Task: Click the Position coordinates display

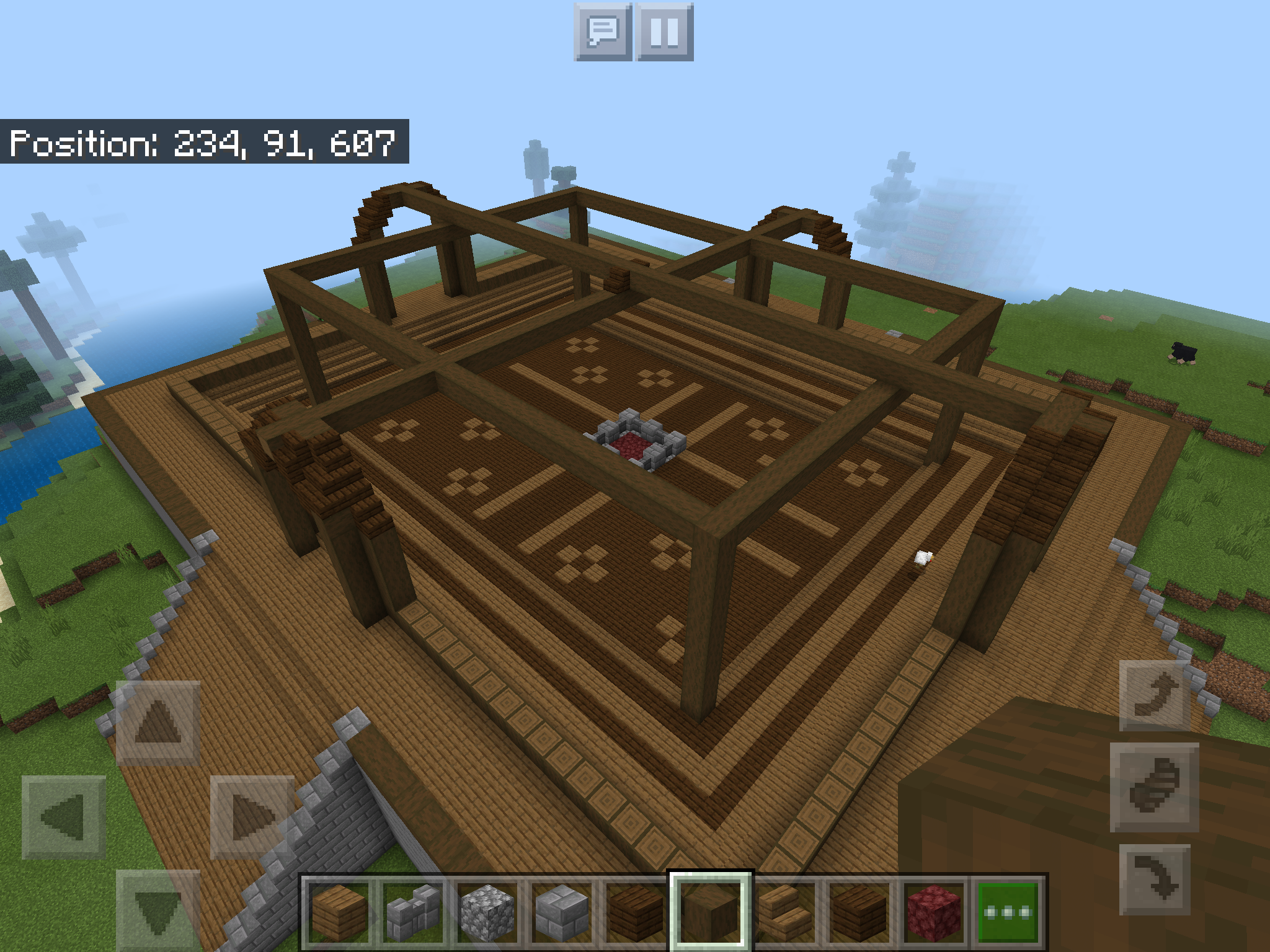Action: pyautogui.click(x=205, y=144)
